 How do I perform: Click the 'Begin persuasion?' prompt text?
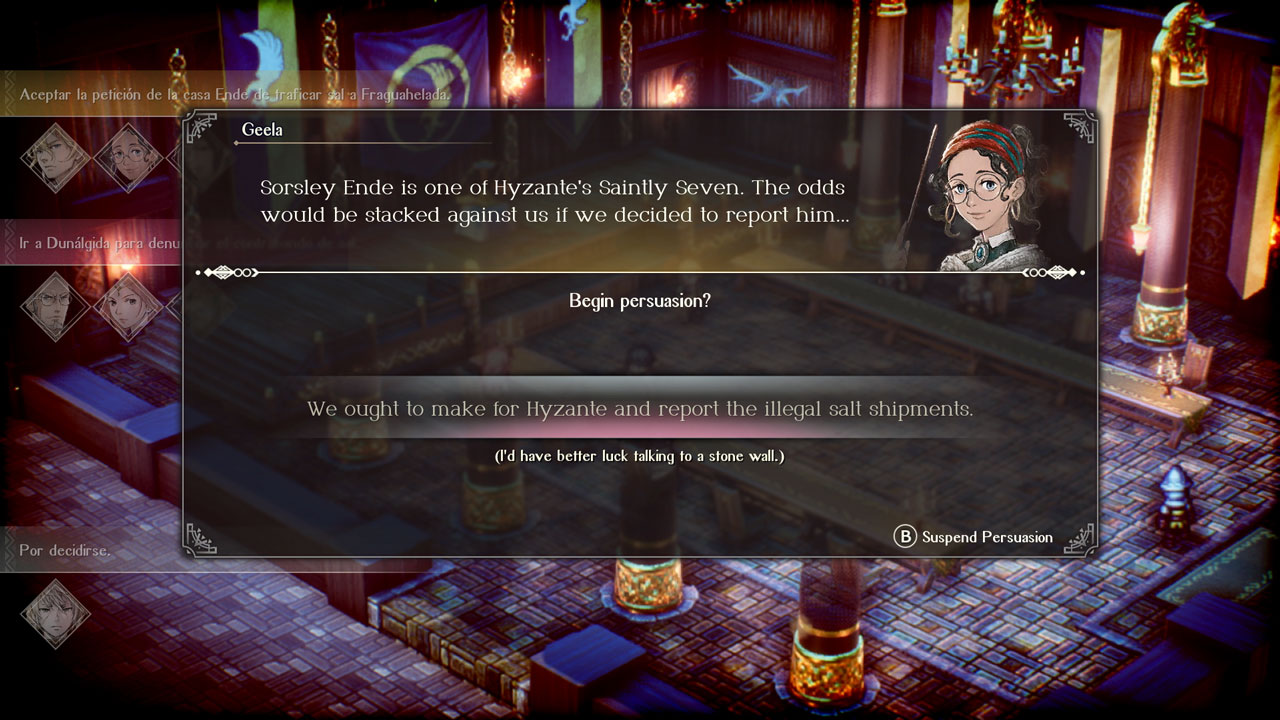click(639, 300)
